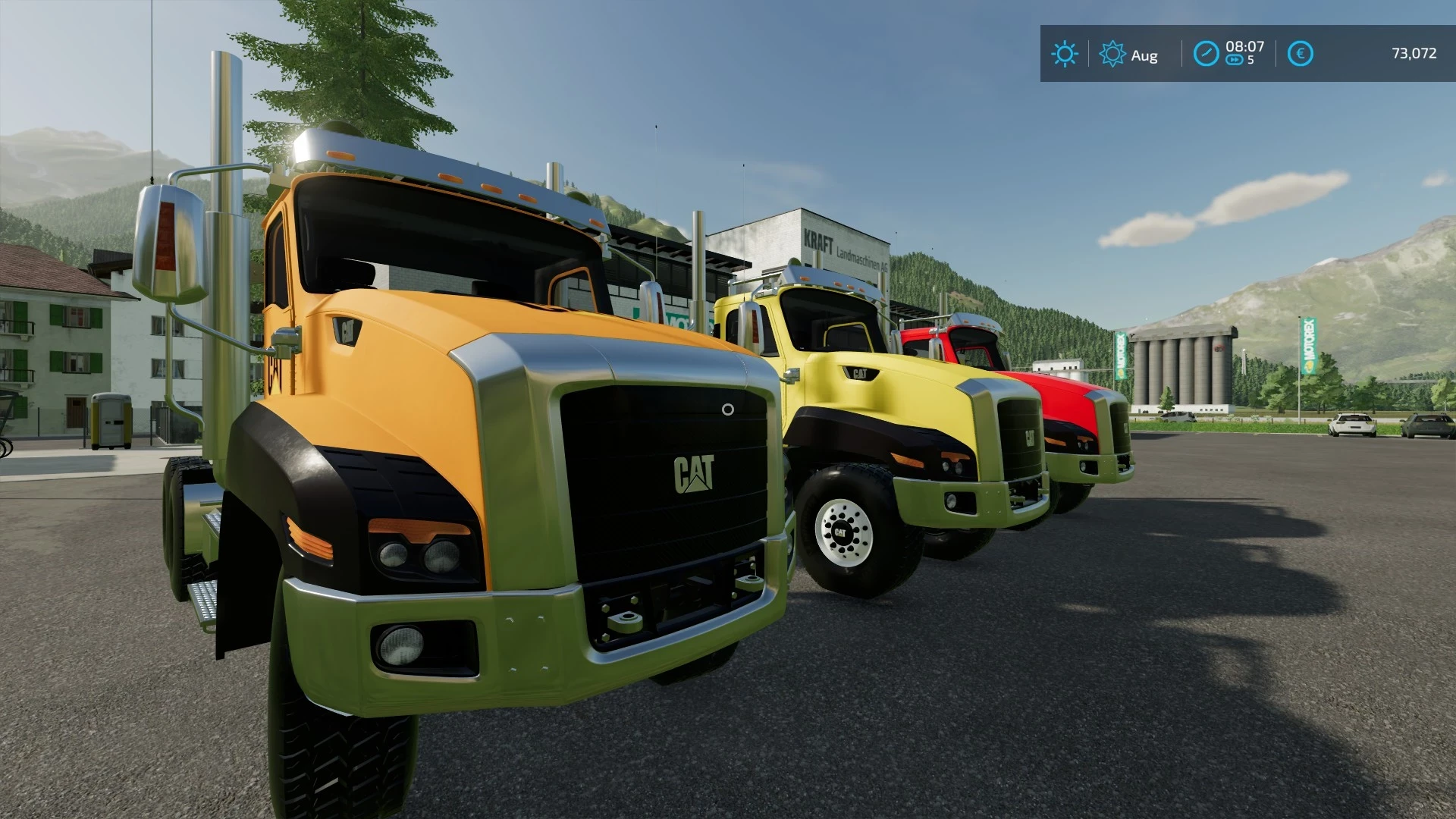The width and height of the screenshot is (1456, 819).
Task: Select the August forecast sun icon
Action: [1112, 55]
